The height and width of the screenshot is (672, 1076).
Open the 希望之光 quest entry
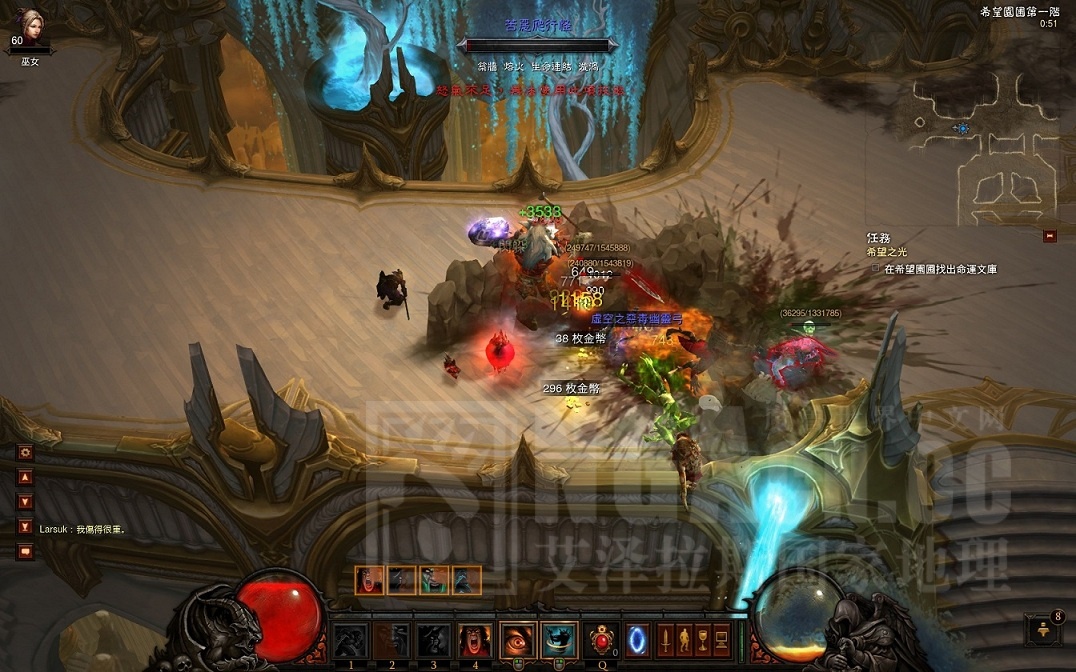click(890, 253)
